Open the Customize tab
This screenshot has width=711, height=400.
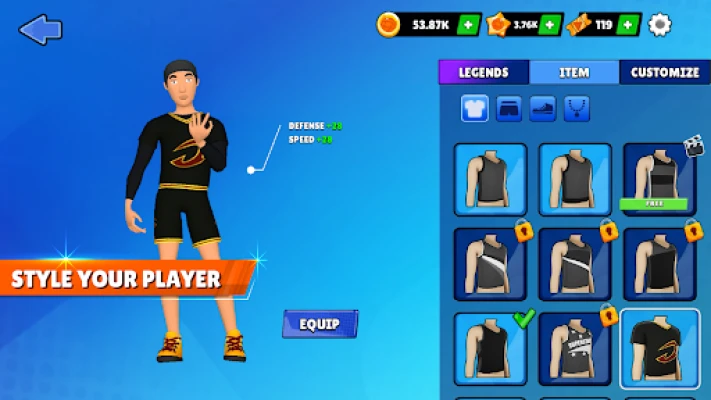click(665, 72)
